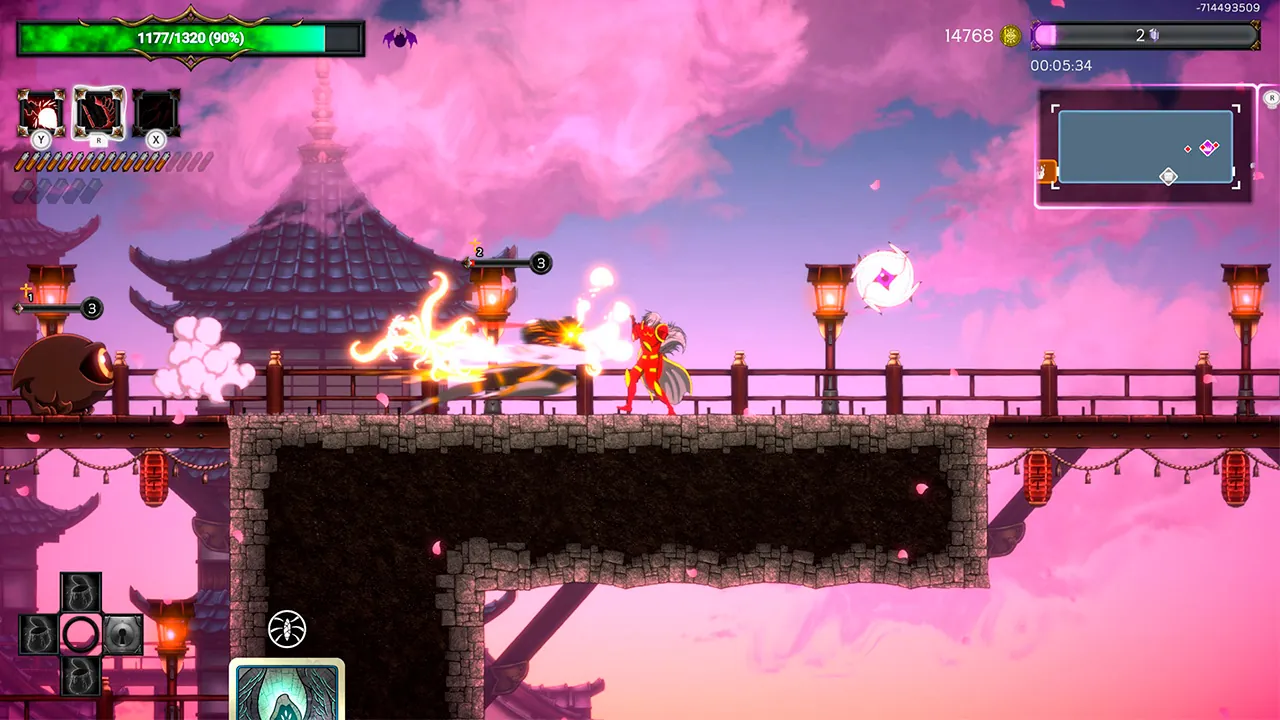Image resolution: width=1280 pixels, height=720 pixels.
Task: Click the gold coin currency icon
Action: (1009, 34)
